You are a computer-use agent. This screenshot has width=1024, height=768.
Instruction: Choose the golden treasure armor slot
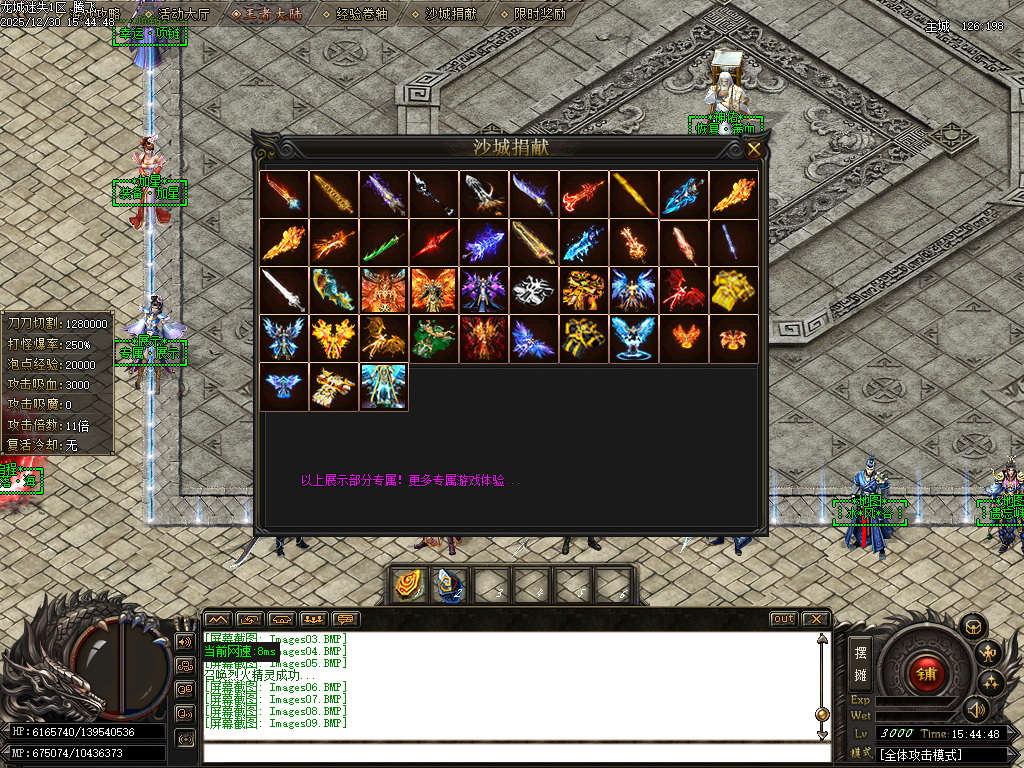point(734,290)
